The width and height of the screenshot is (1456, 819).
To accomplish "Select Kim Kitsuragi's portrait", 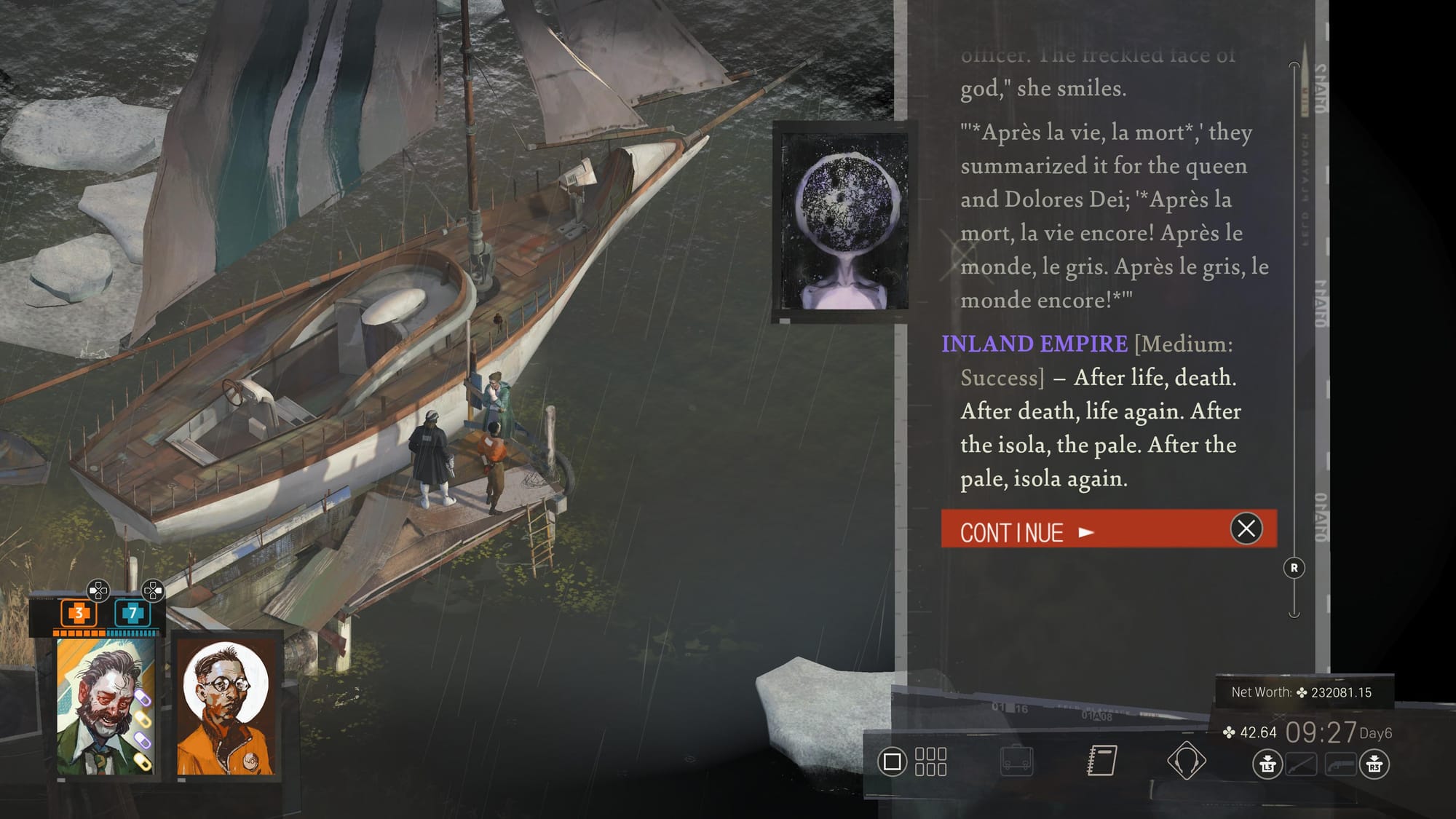I will point(226,706).
